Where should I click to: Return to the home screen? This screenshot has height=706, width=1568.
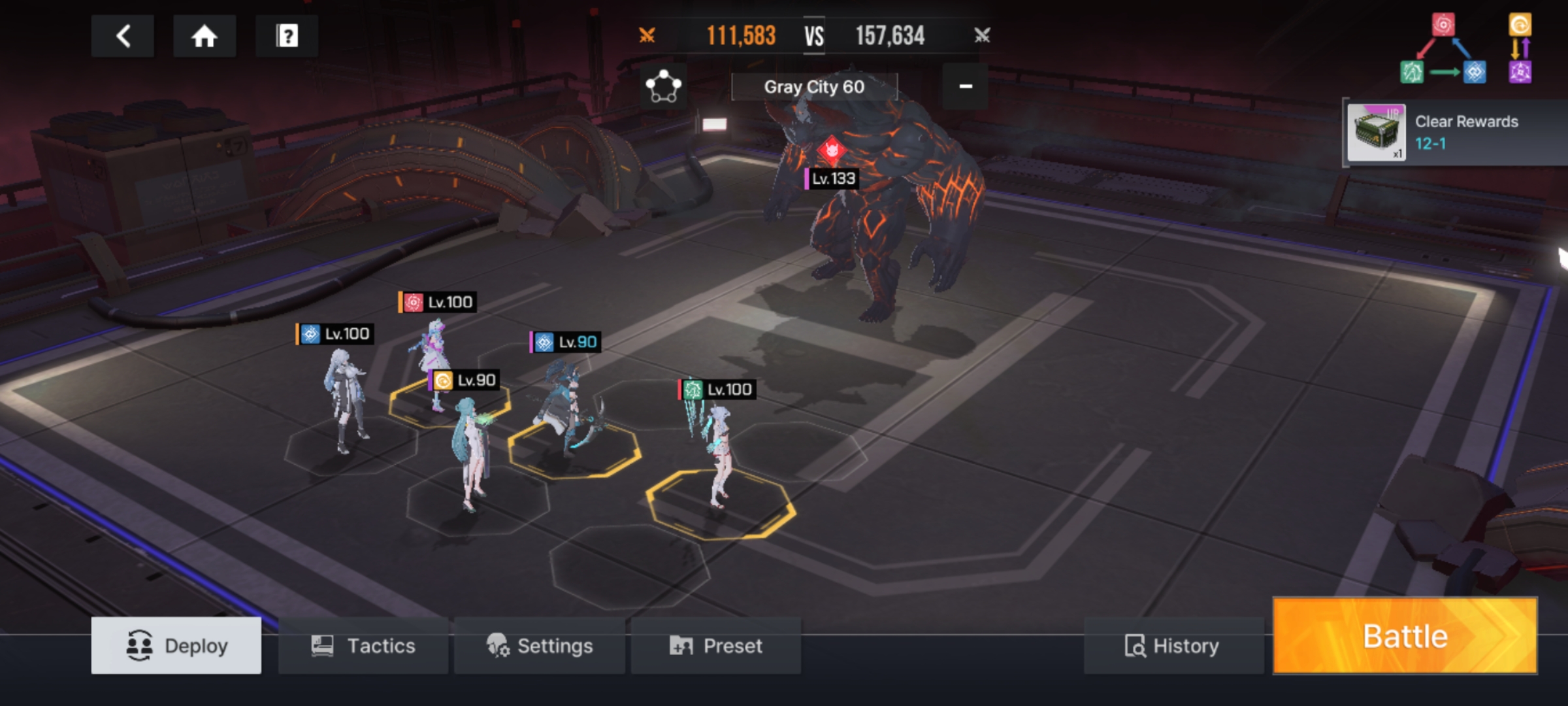[x=204, y=36]
